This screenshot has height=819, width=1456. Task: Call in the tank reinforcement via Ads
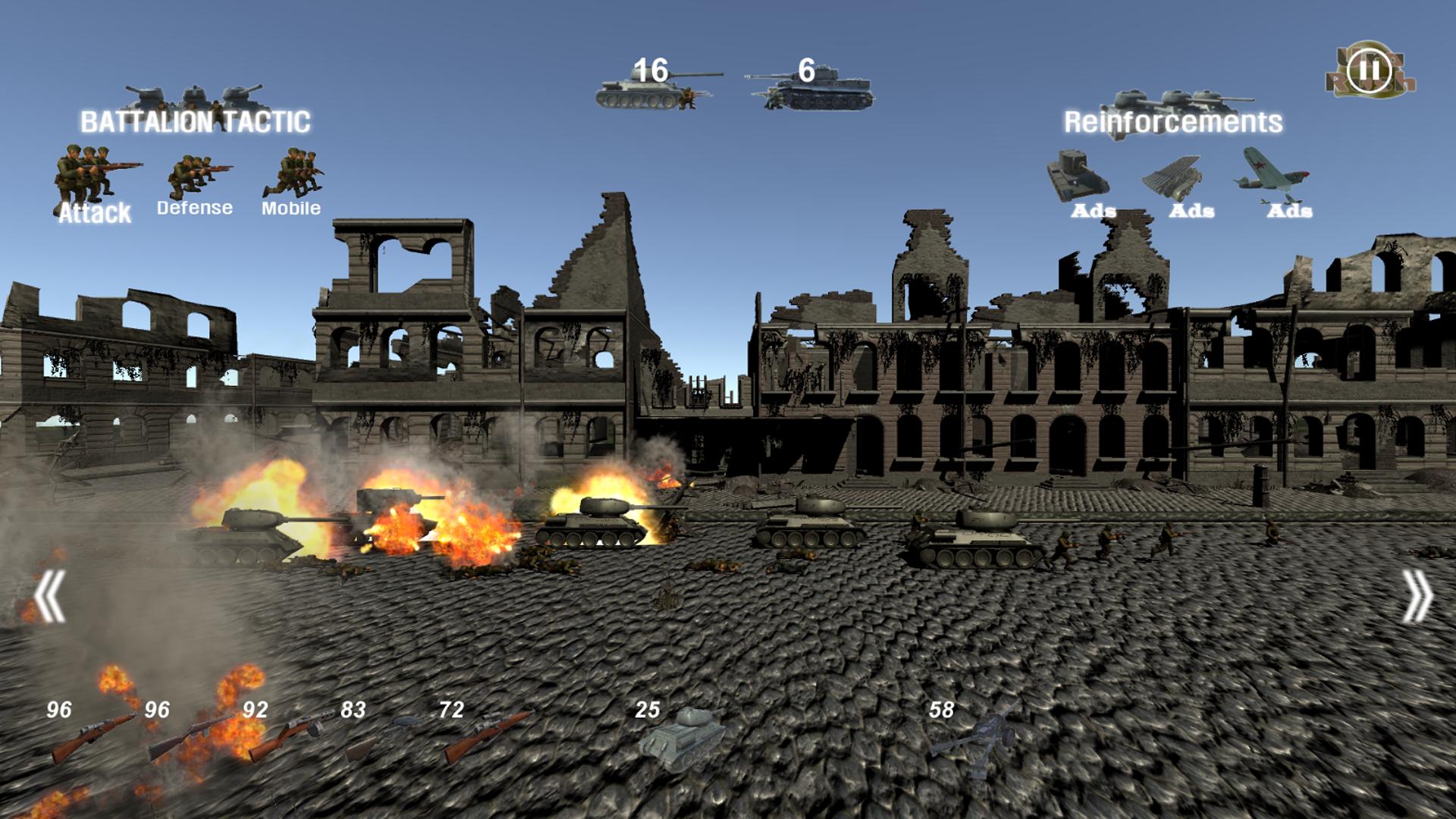(x=1077, y=182)
